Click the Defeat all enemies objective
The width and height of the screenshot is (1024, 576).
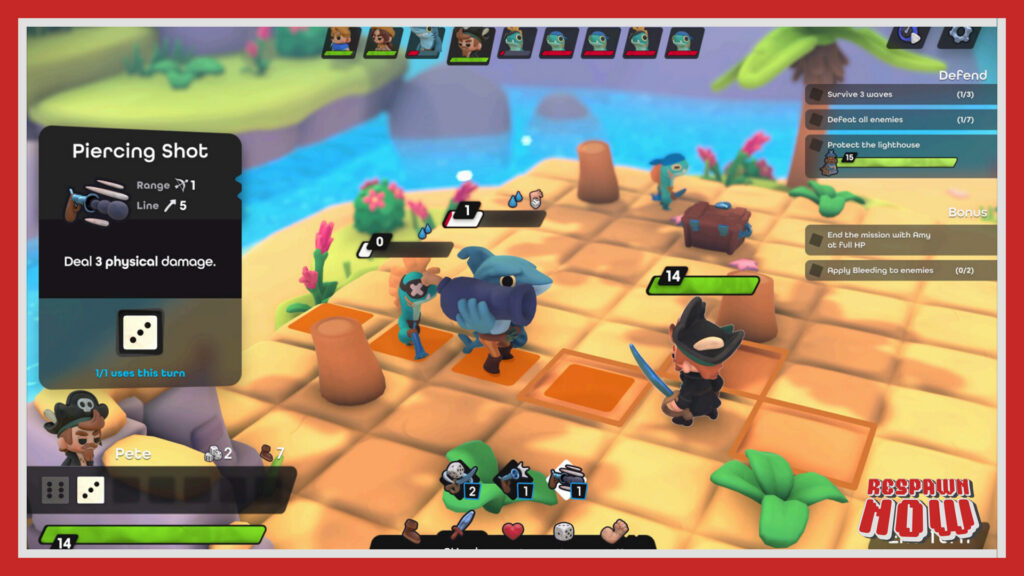(x=900, y=120)
